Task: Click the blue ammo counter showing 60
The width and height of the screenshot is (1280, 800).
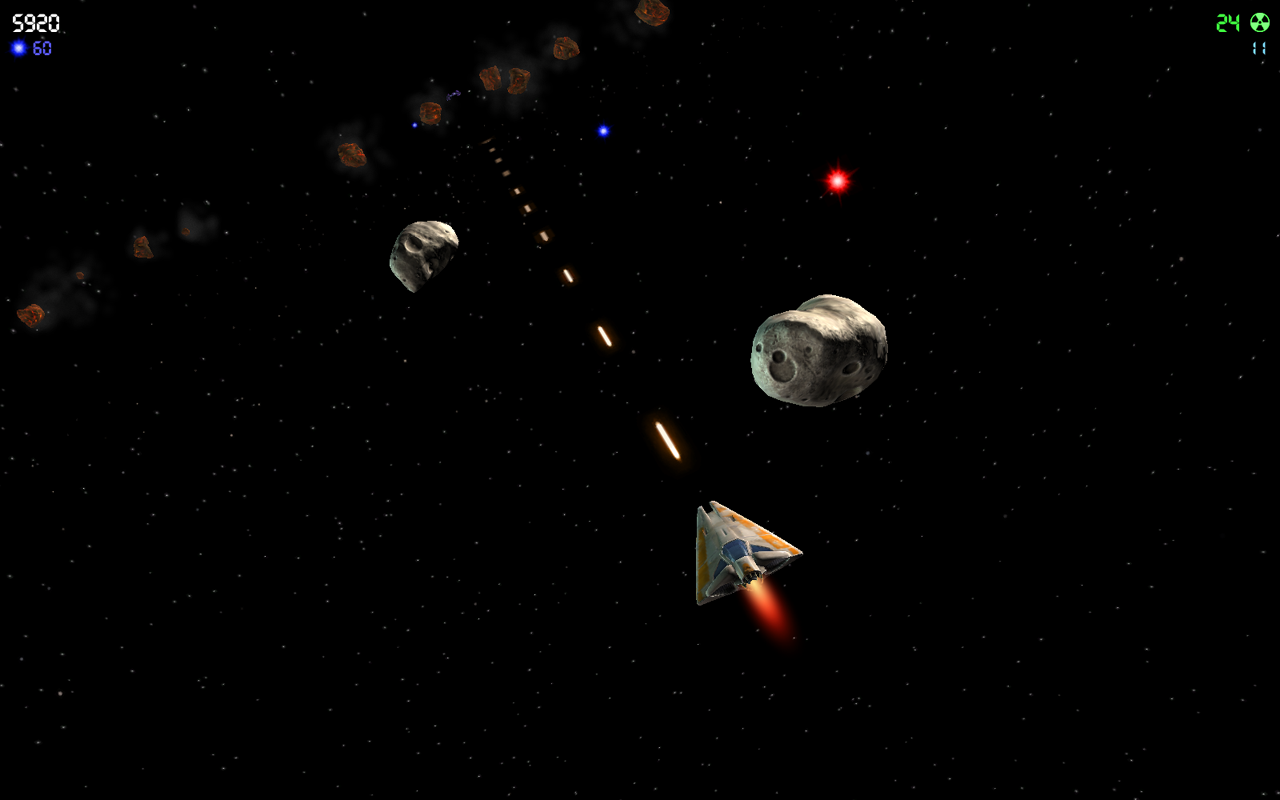Action: 42,47
